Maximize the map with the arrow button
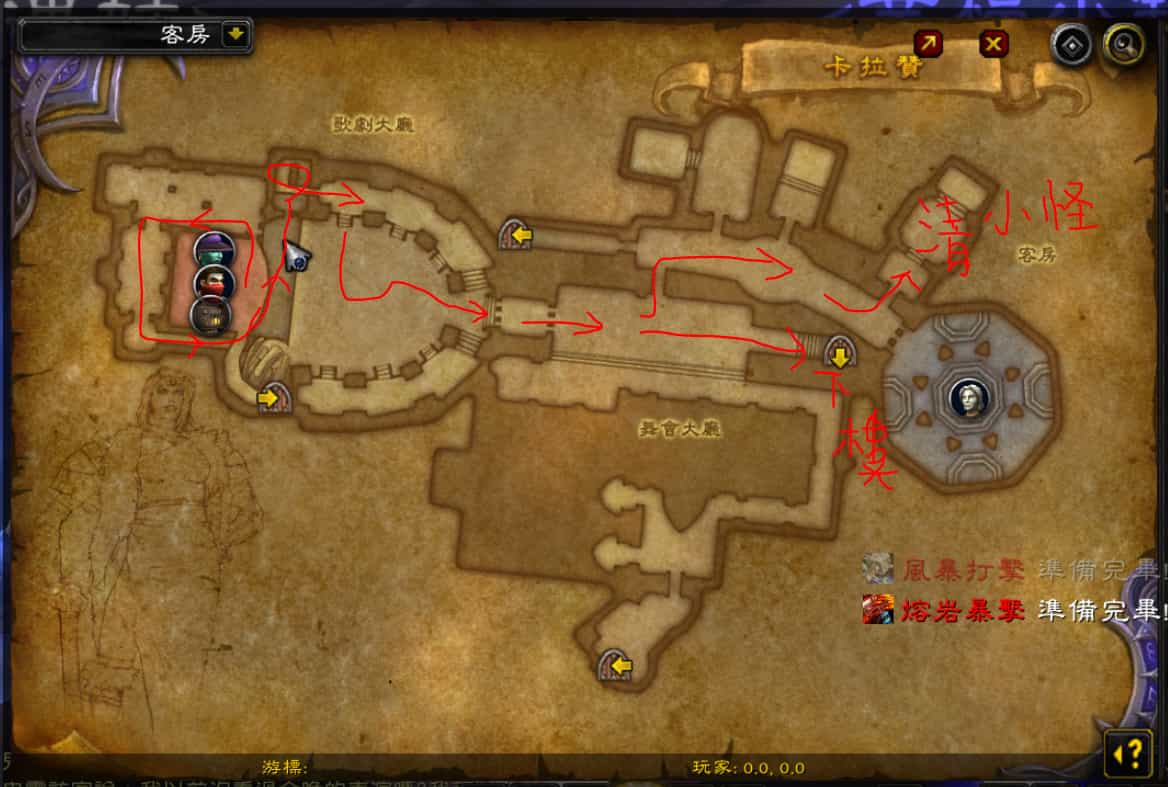The image size is (1168, 787). [x=928, y=43]
